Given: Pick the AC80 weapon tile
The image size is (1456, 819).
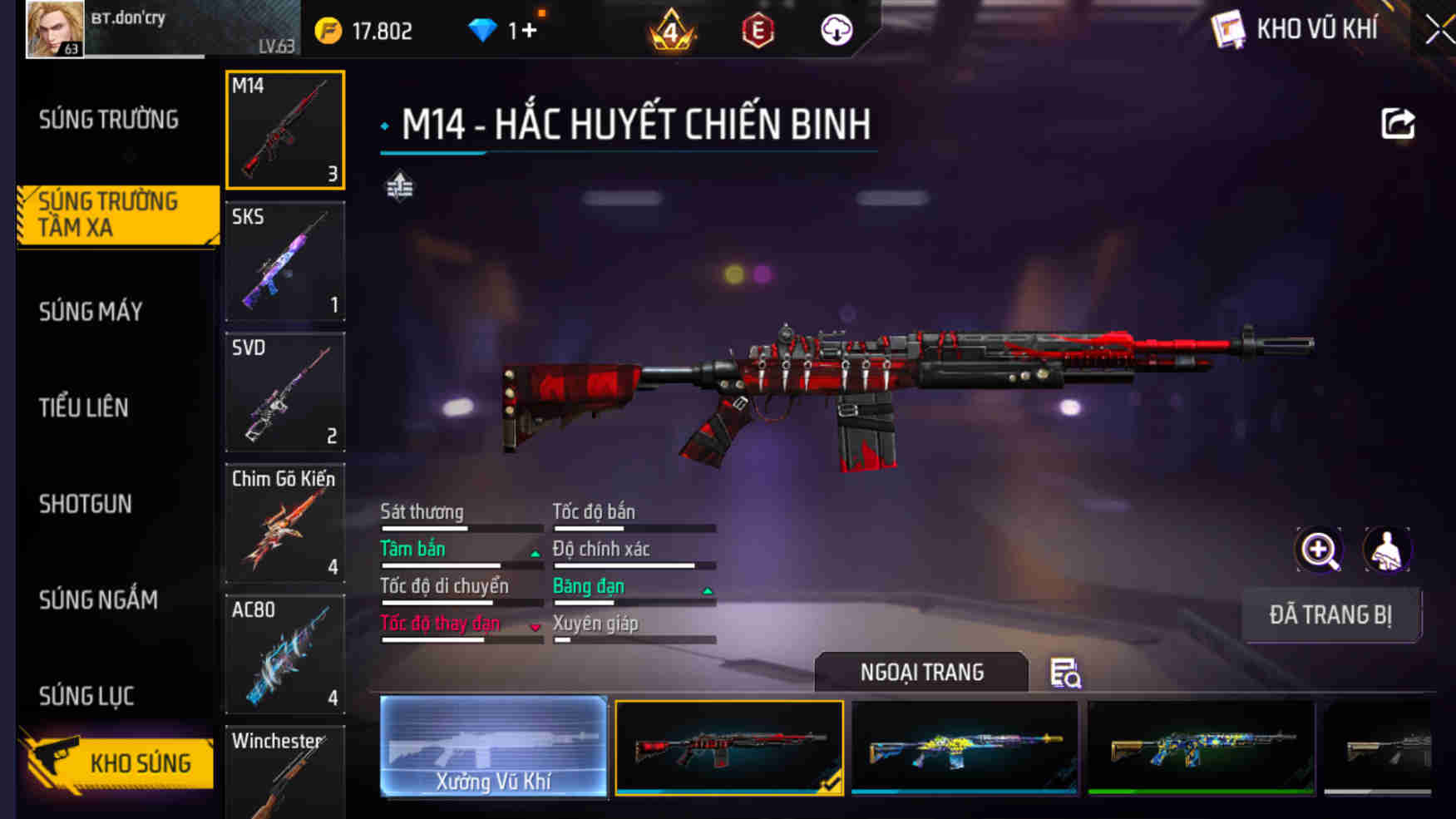Looking at the screenshot, I should click(285, 654).
